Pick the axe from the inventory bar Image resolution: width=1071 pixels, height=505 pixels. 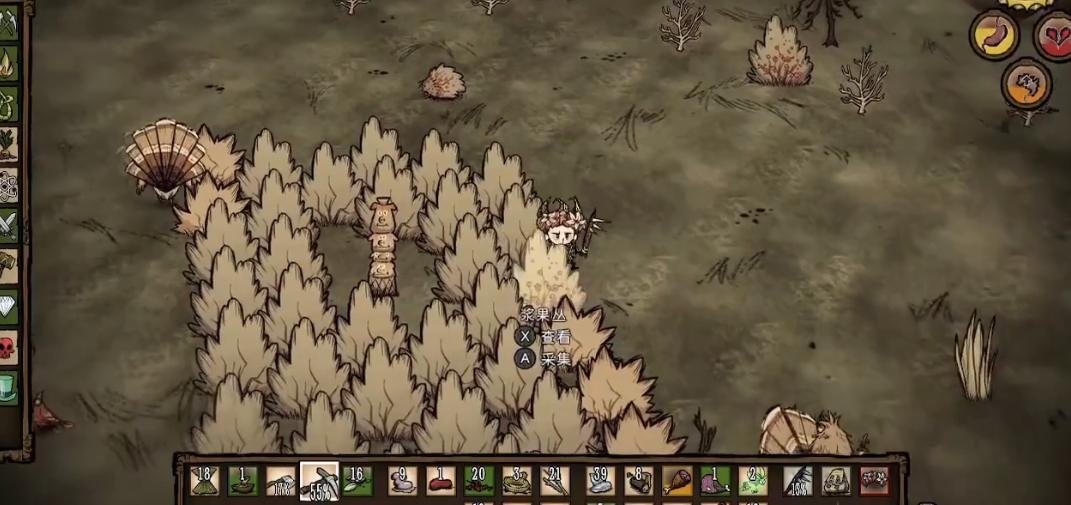(x=281, y=481)
